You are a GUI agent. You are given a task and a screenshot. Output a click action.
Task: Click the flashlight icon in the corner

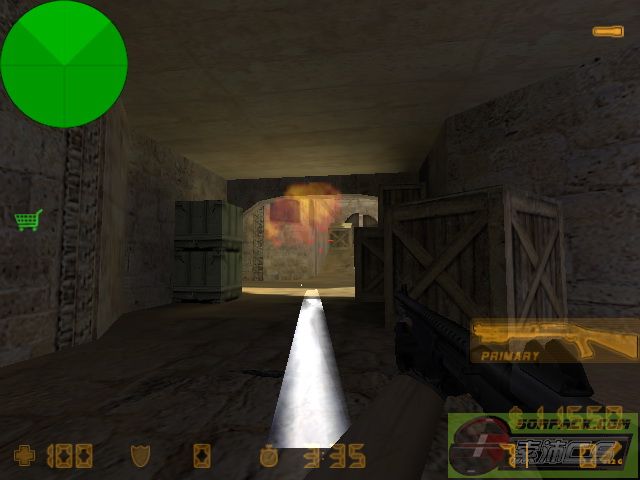[x=607, y=32]
